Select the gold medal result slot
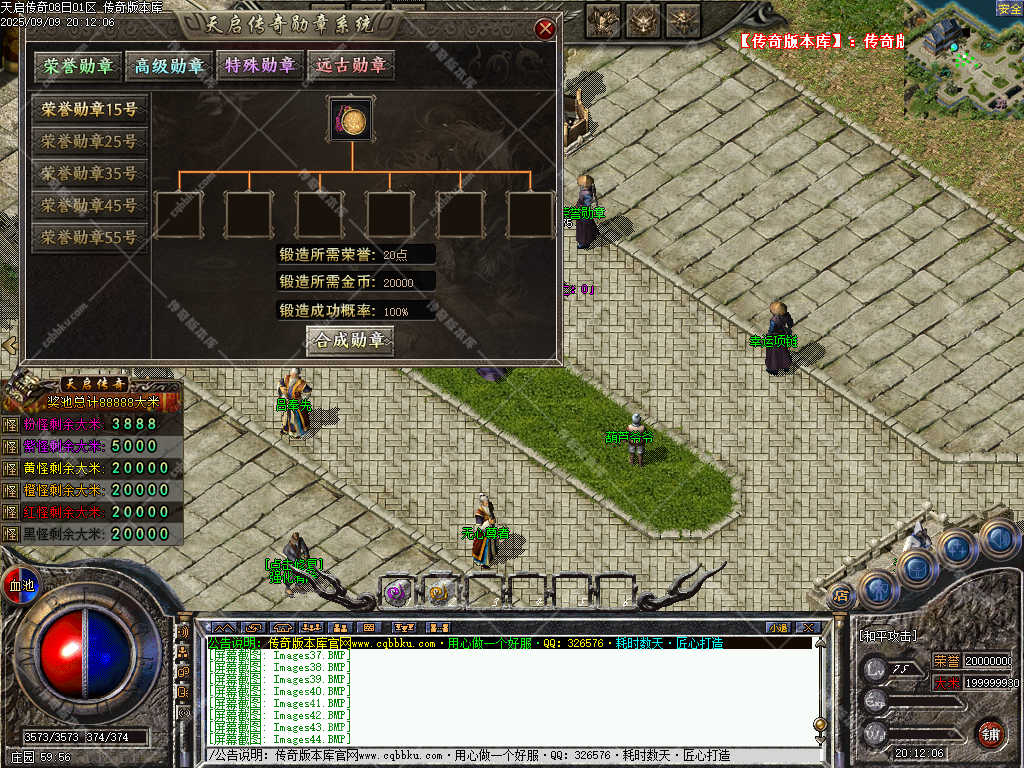This screenshot has width=1024, height=768. [351, 120]
